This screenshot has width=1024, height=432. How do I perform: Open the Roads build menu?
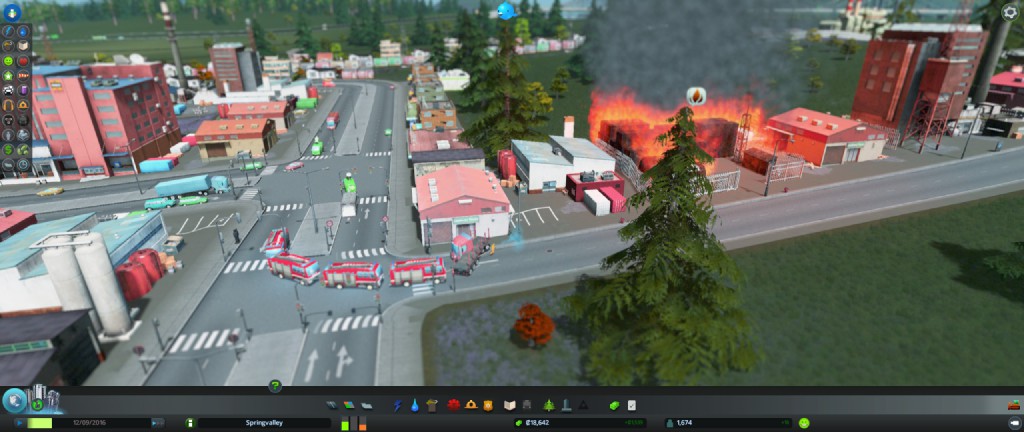333,405
